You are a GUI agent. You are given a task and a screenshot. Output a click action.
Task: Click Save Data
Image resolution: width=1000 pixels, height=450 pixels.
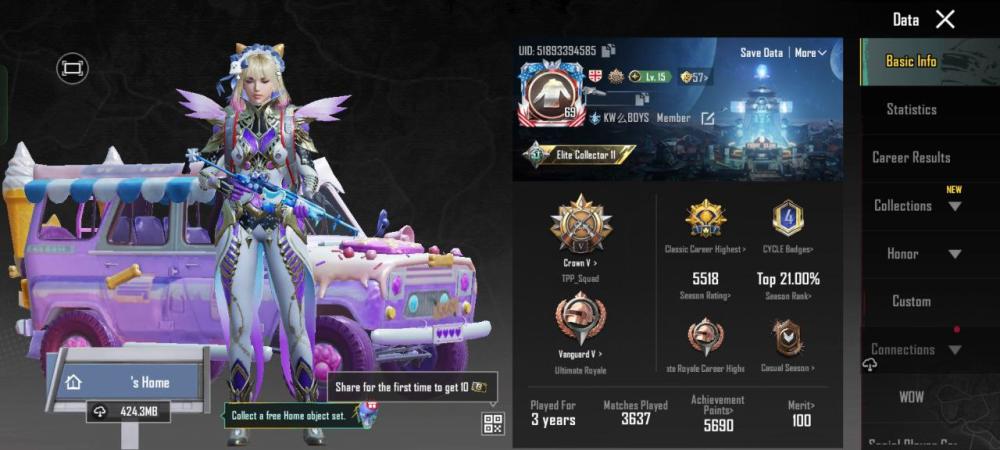(x=761, y=52)
